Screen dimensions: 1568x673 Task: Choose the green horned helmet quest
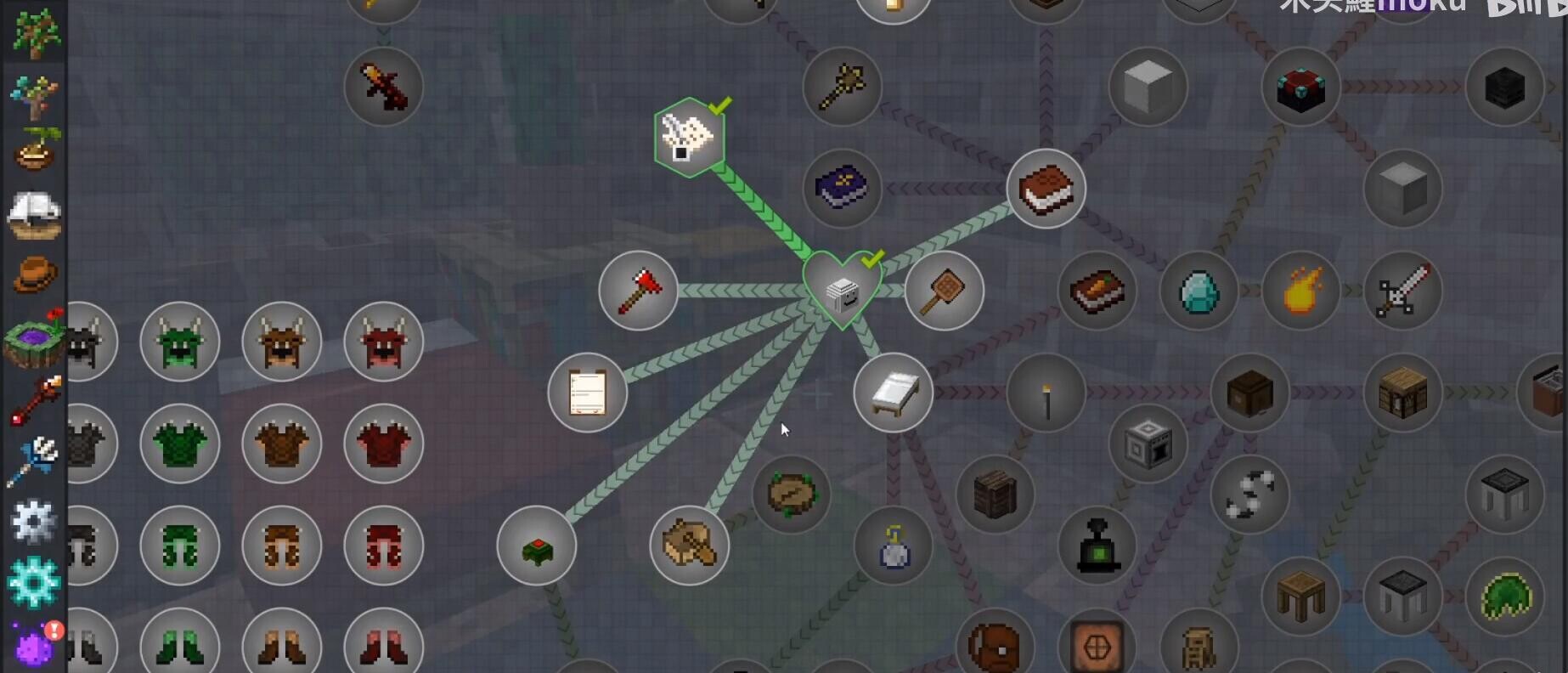tap(179, 342)
